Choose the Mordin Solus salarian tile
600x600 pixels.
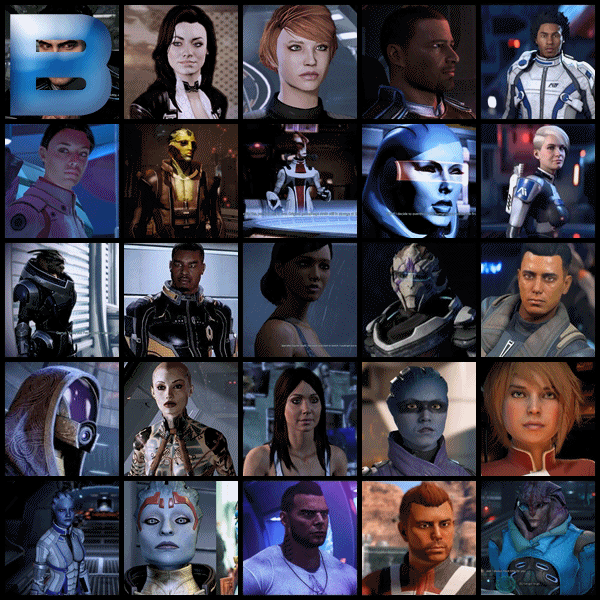pos(299,181)
